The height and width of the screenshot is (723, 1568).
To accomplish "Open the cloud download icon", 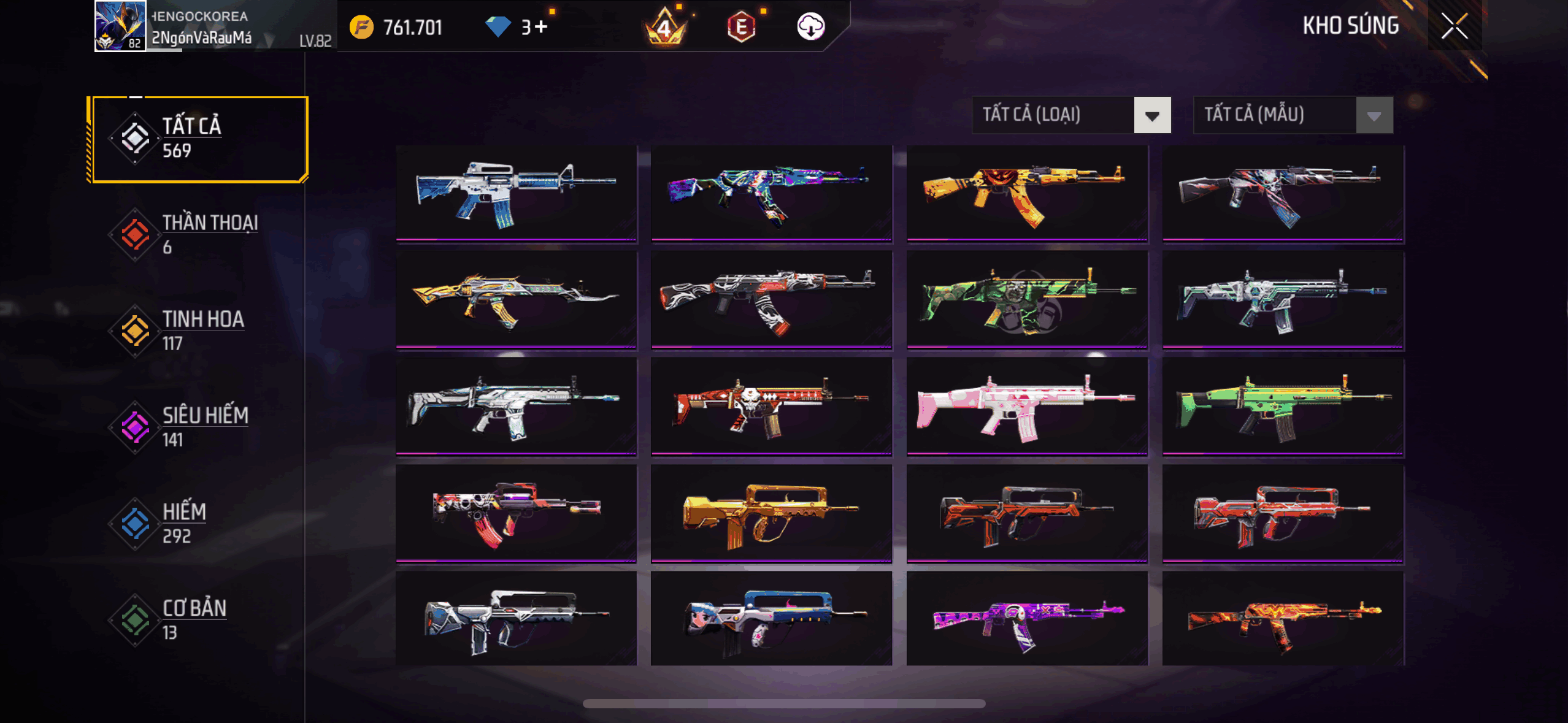I will tap(810, 27).
